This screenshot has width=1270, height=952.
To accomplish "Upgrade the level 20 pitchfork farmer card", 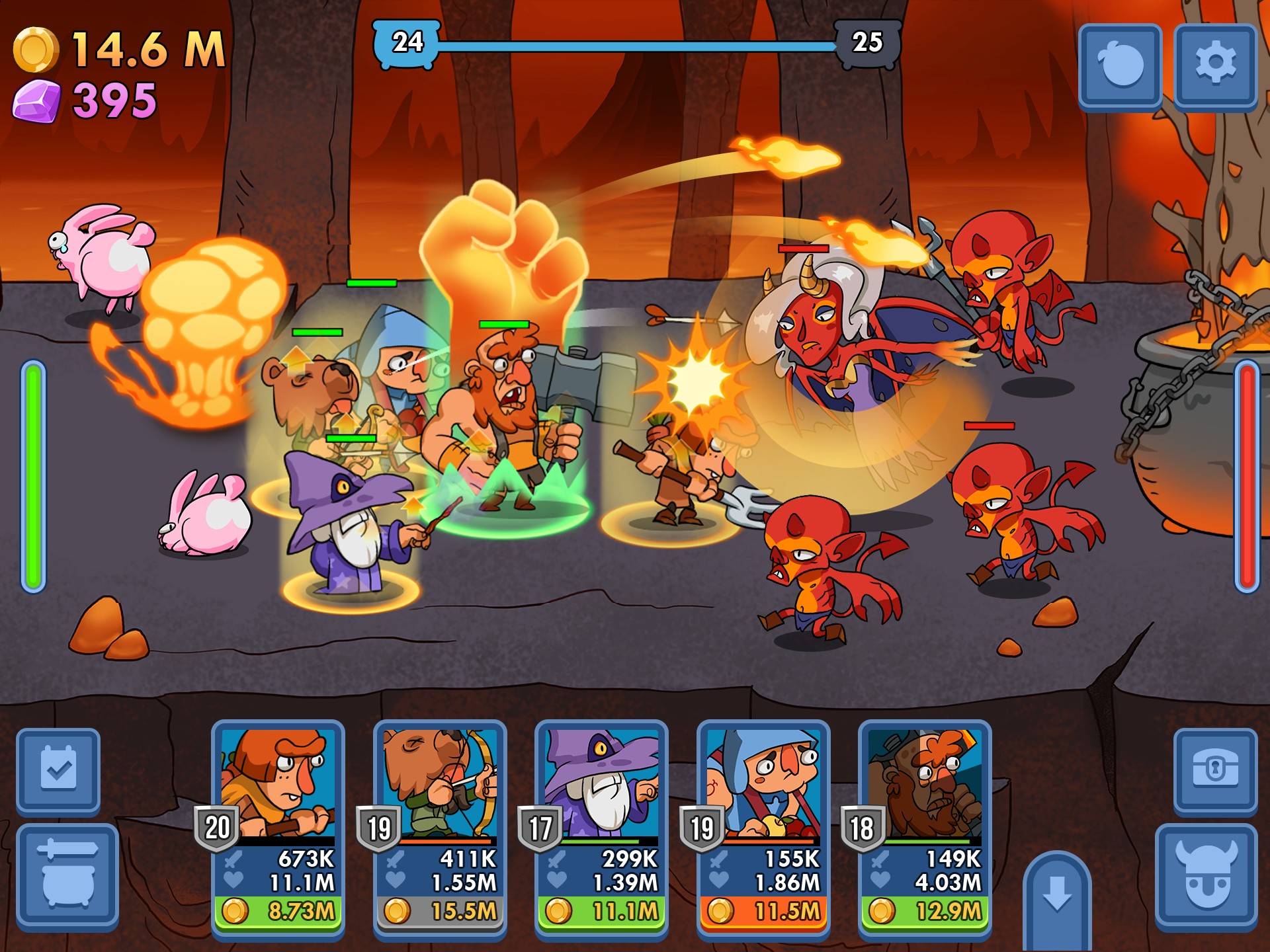I will (278, 911).
